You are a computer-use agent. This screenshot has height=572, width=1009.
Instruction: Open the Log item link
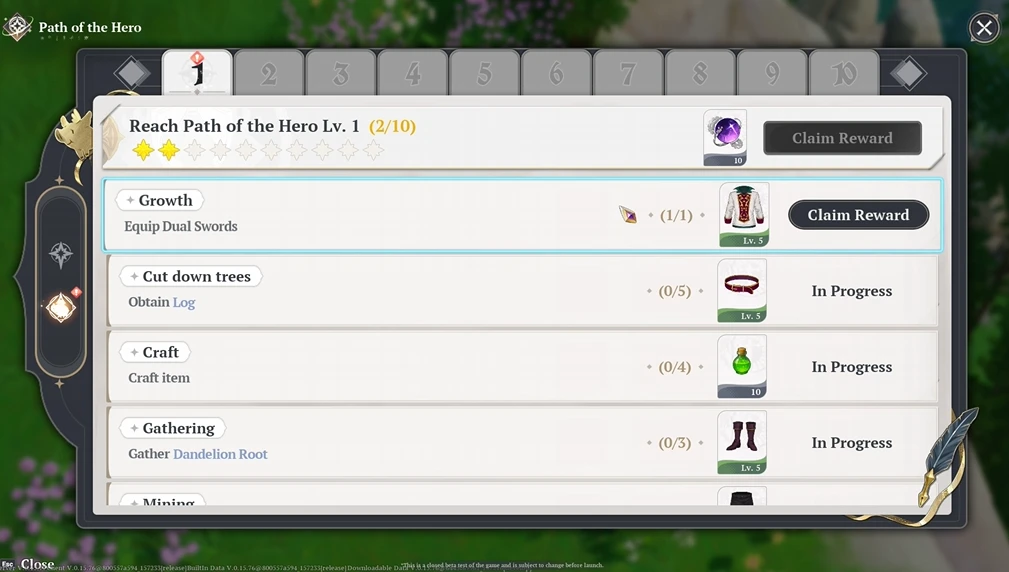184,302
